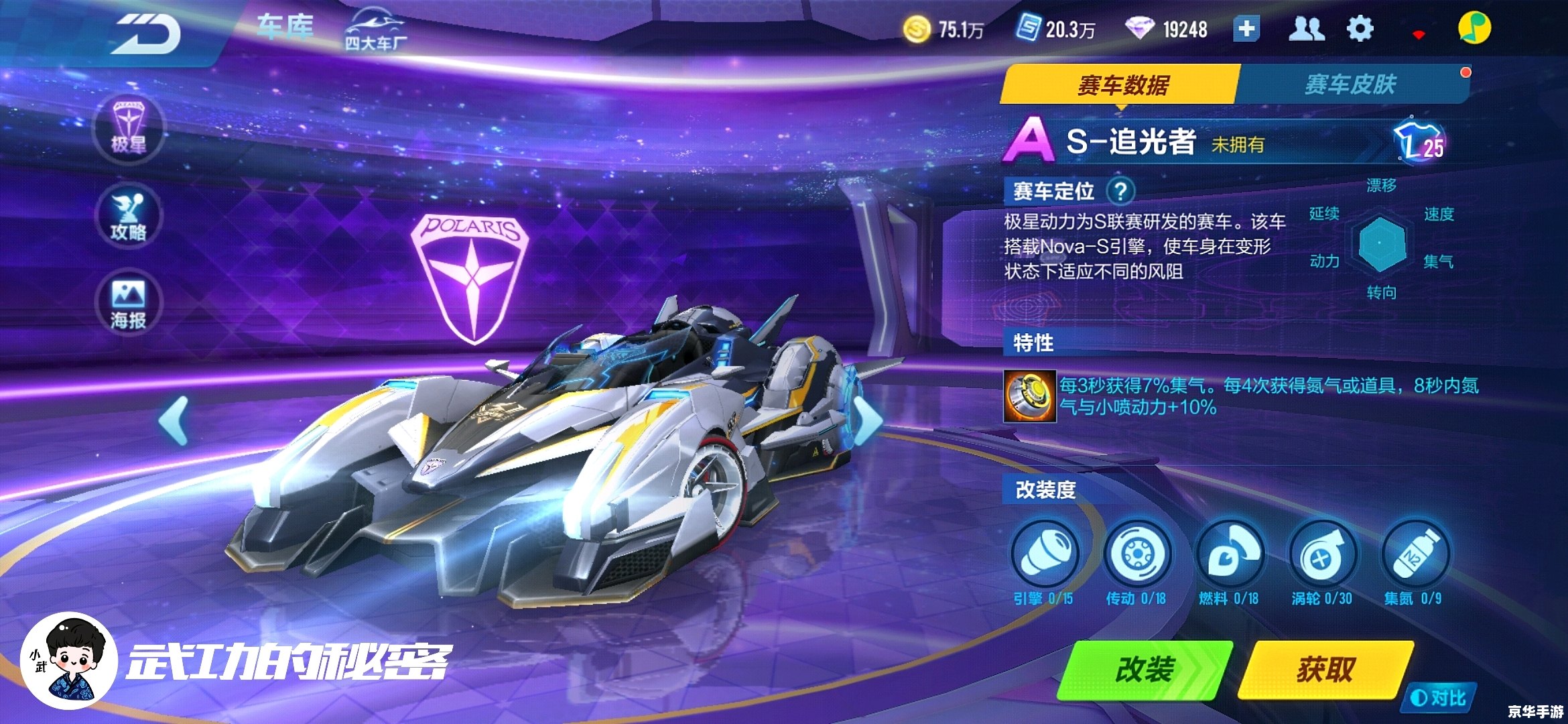The height and width of the screenshot is (724, 1568).
Task: Click the yellow 获取 obtain button
Action: (1325, 670)
